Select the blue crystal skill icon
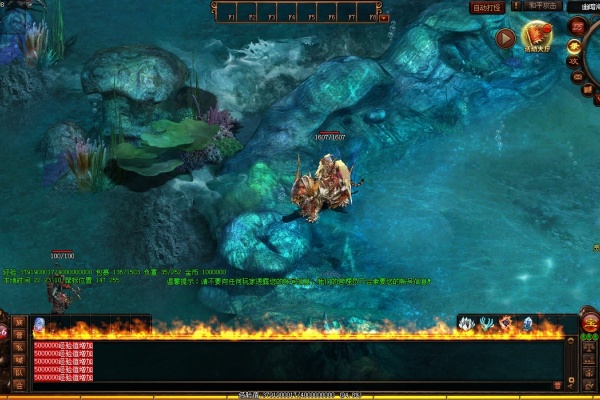 coord(526,323)
